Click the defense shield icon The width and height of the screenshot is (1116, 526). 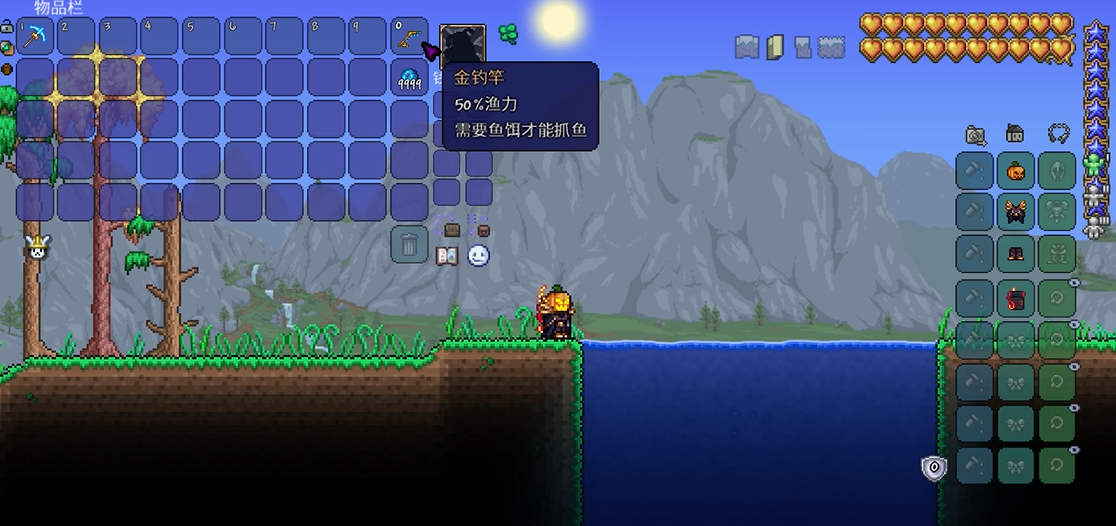pyautogui.click(x=933, y=467)
